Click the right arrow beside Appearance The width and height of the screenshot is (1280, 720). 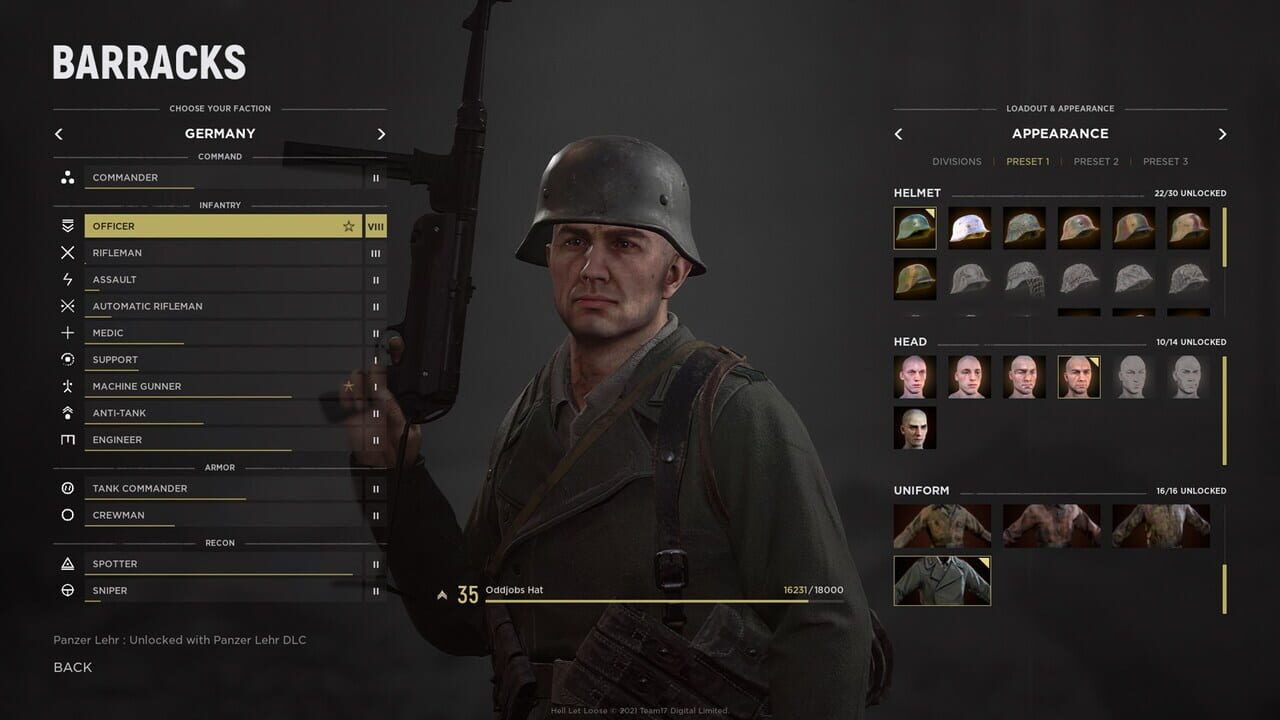(x=1222, y=133)
